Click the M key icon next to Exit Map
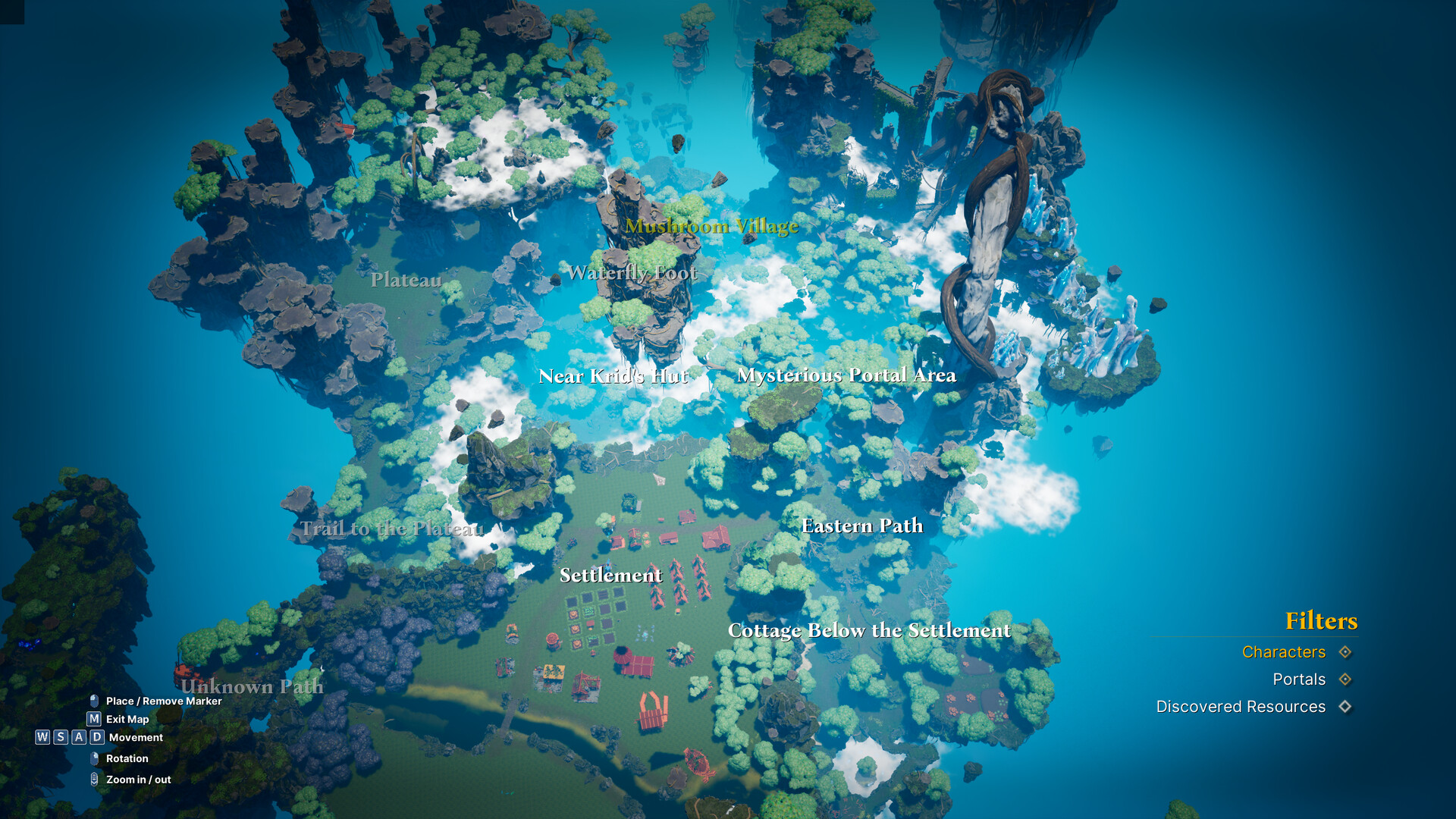 pos(93,719)
